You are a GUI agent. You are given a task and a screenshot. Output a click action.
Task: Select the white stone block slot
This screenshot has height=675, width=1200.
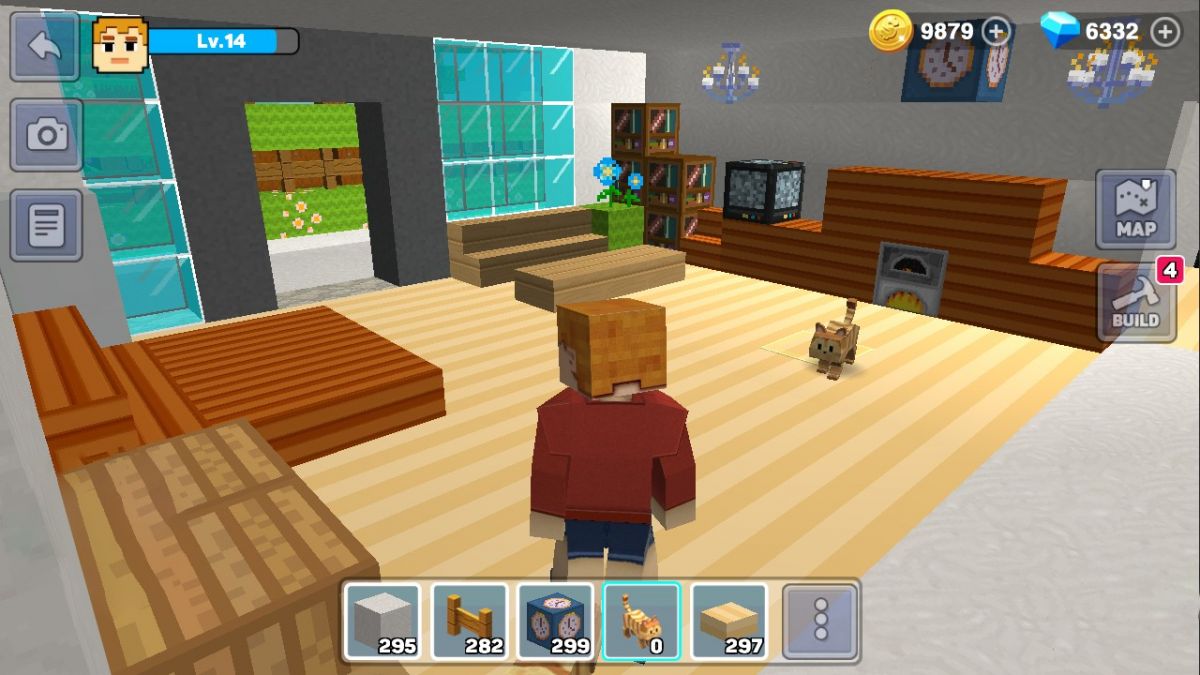(382, 621)
